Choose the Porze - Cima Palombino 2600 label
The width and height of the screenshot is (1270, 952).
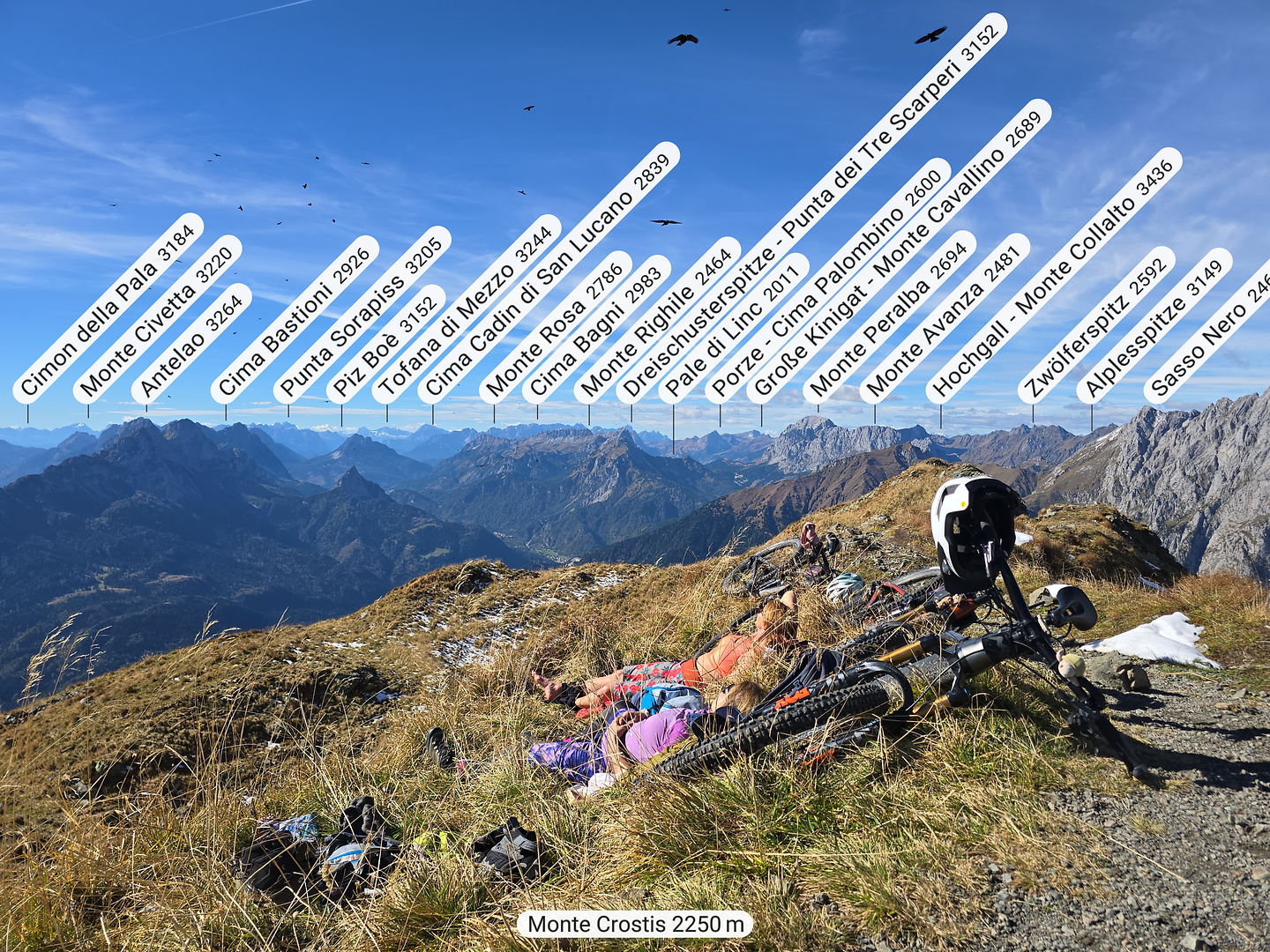point(827,280)
